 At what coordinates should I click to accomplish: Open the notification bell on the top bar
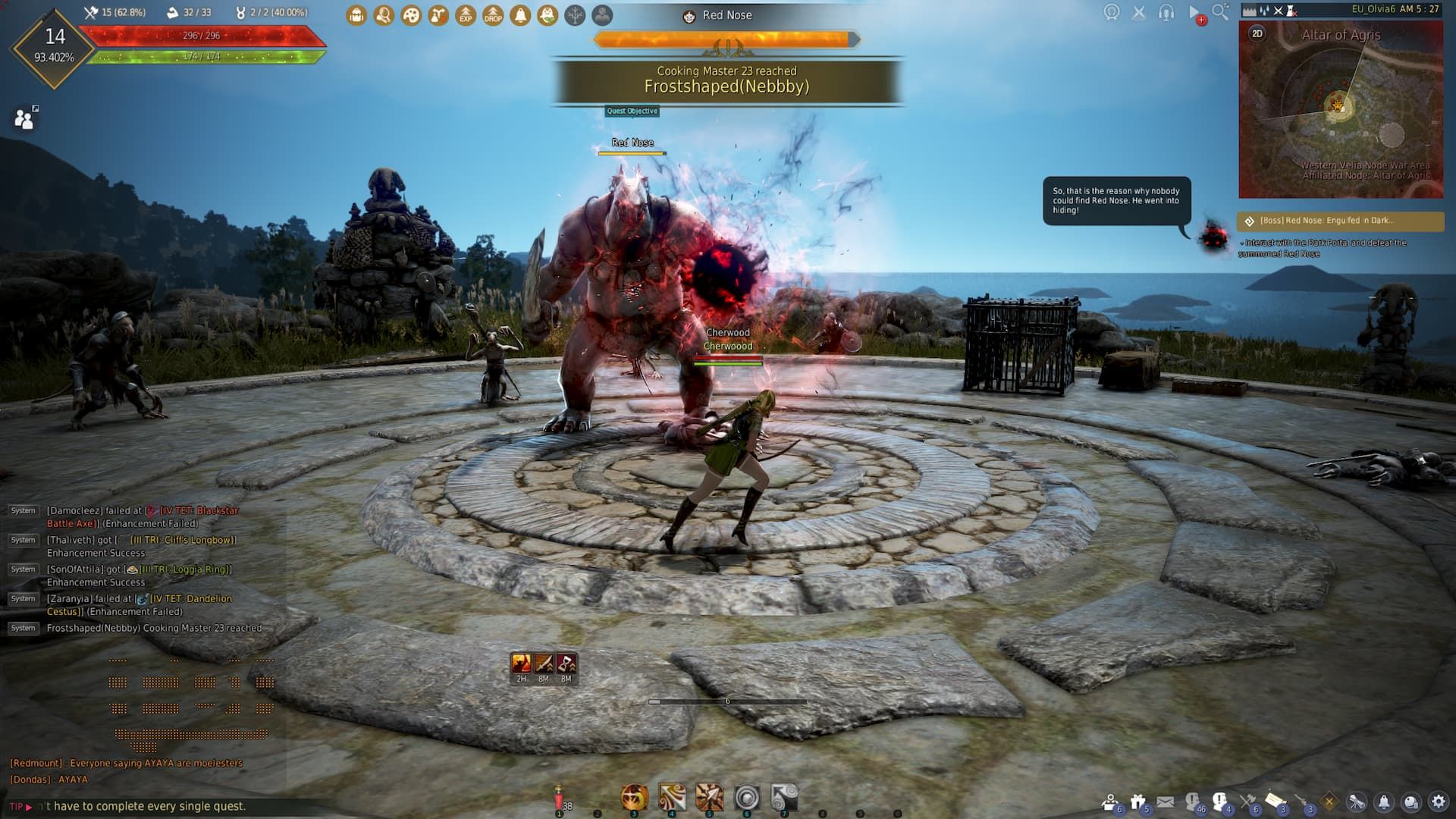pyautogui.click(x=520, y=14)
